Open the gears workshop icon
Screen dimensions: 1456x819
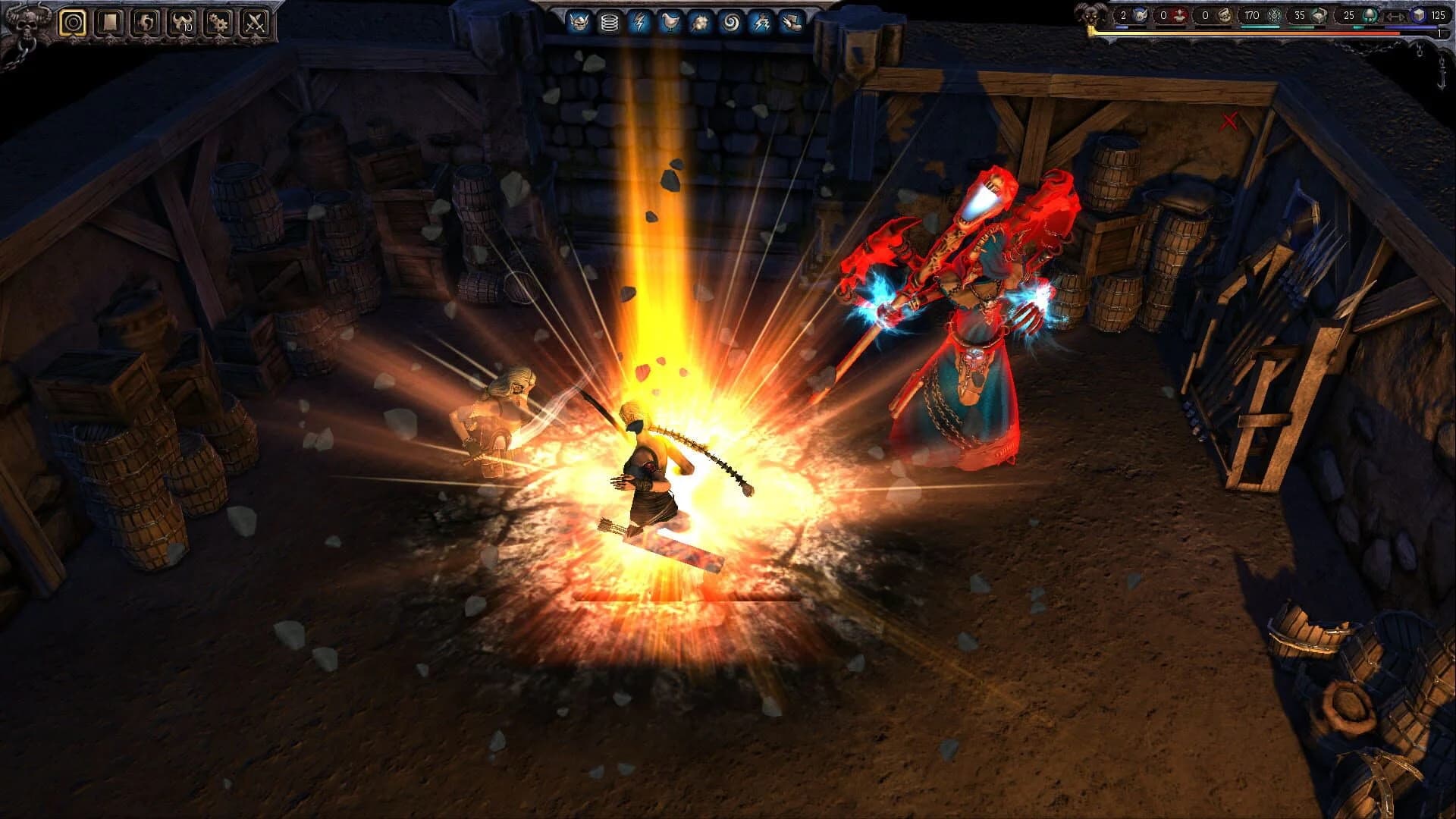point(218,21)
